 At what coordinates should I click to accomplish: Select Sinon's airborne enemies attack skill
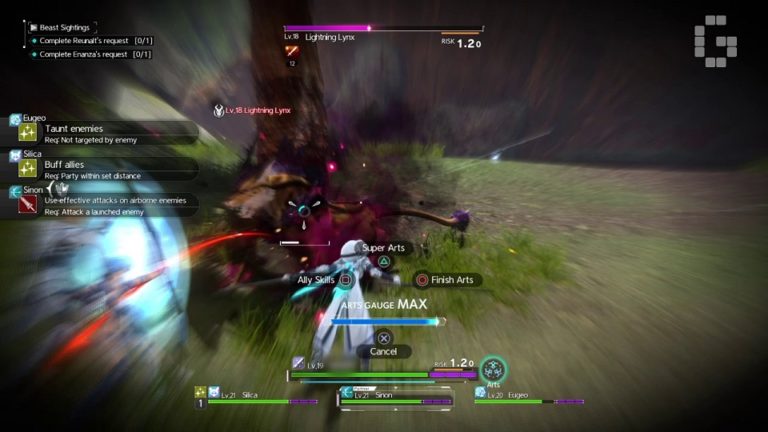pyautogui.click(x=105, y=205)
